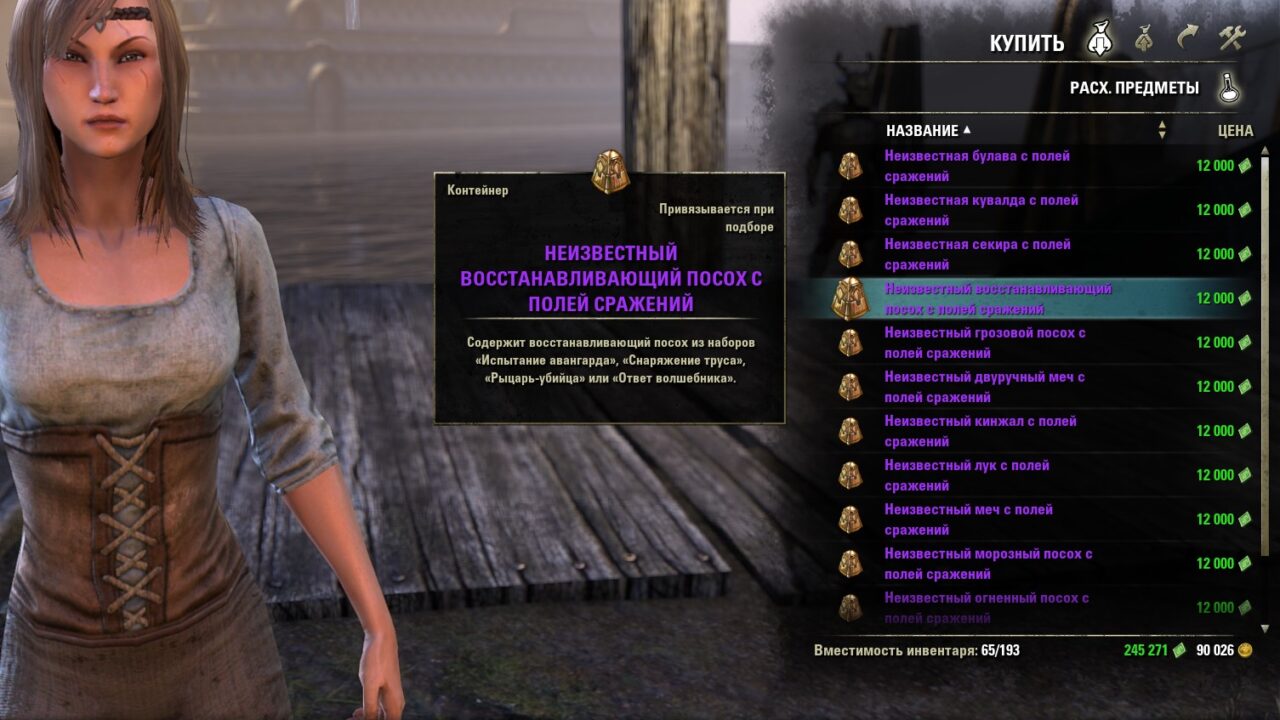Open the buyback curved arrow tab
This screenshot has width=1280, height=720.
click(1187, 39)
